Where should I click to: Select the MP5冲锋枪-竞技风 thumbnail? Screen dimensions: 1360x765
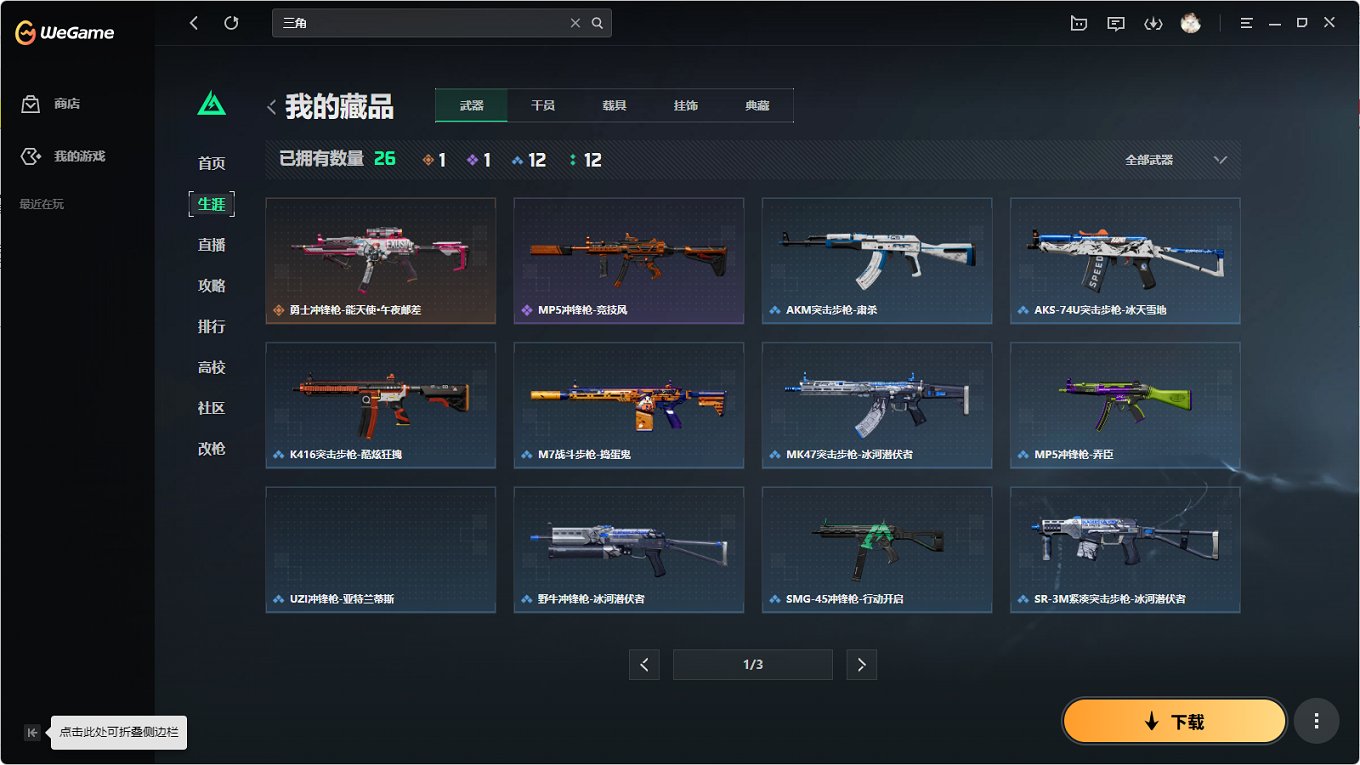tap(628, 261)
